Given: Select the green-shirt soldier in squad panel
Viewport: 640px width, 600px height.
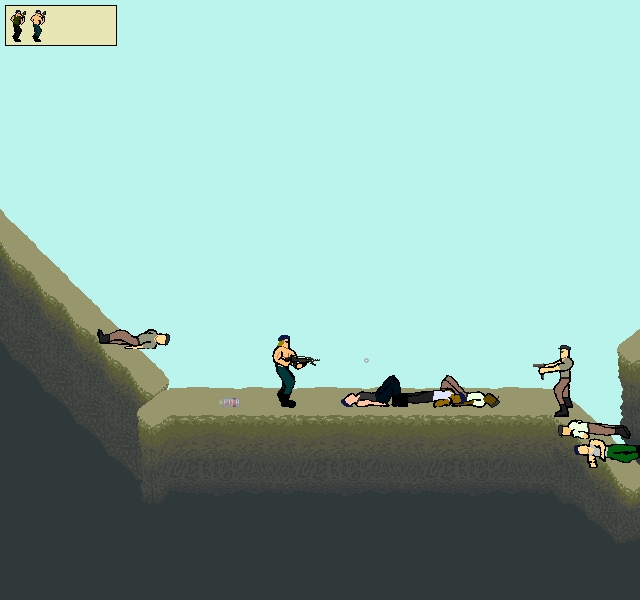Looking at the screenshot, I should pos(17,25).
